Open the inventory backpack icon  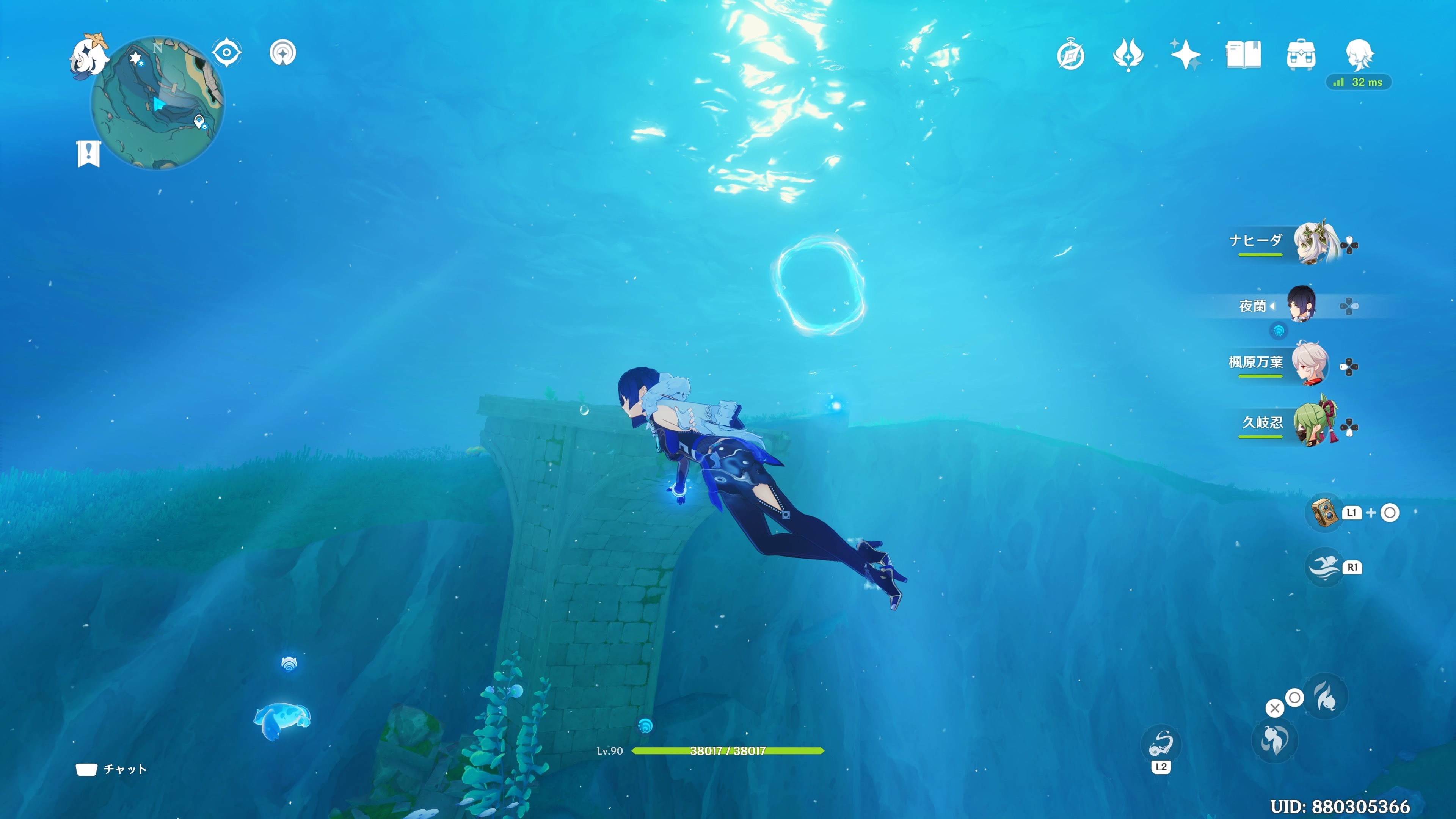click(x=1301, y=55)
